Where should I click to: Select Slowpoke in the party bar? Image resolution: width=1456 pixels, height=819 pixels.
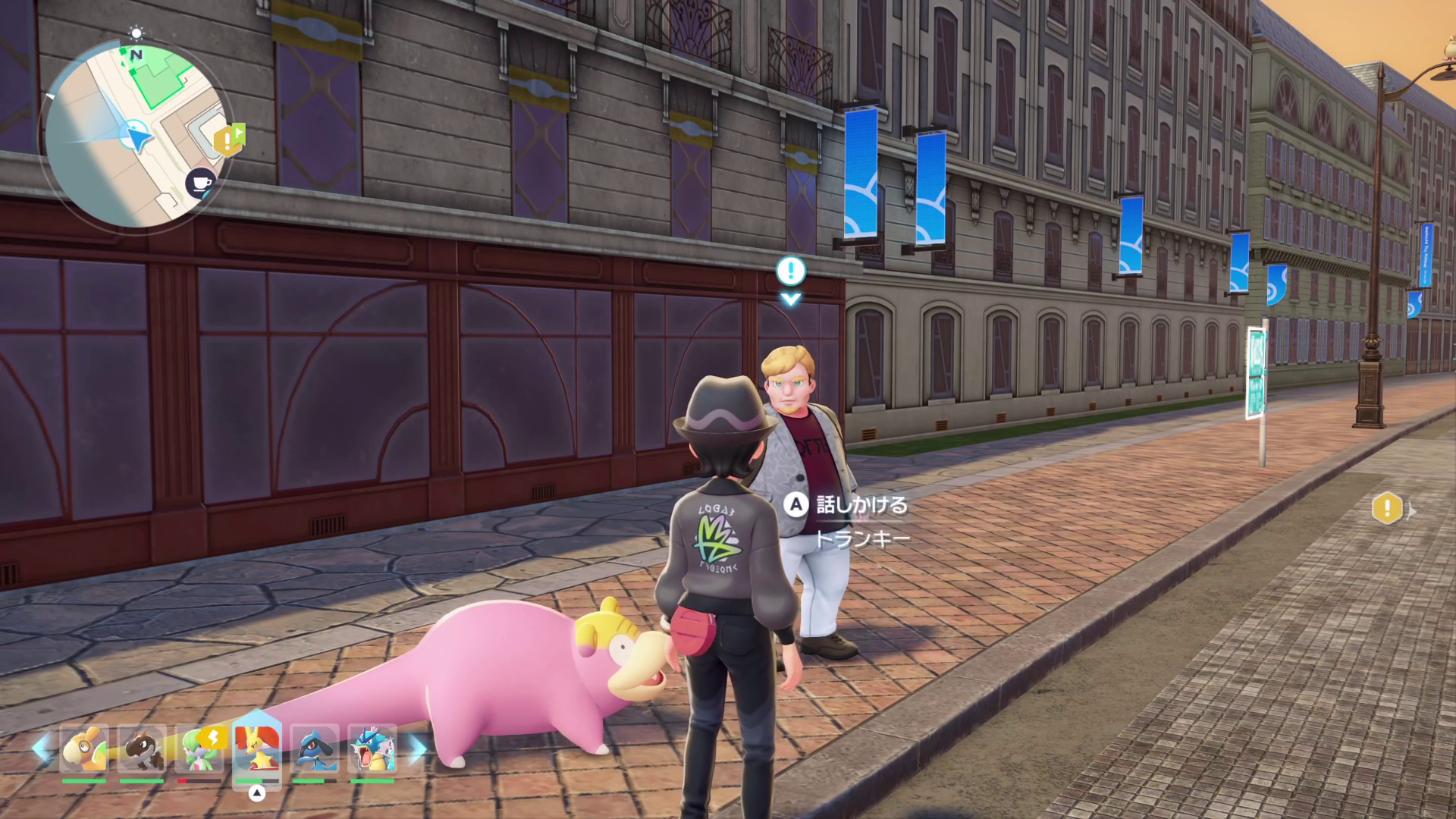pyautogui.click(x=84, y=749)
